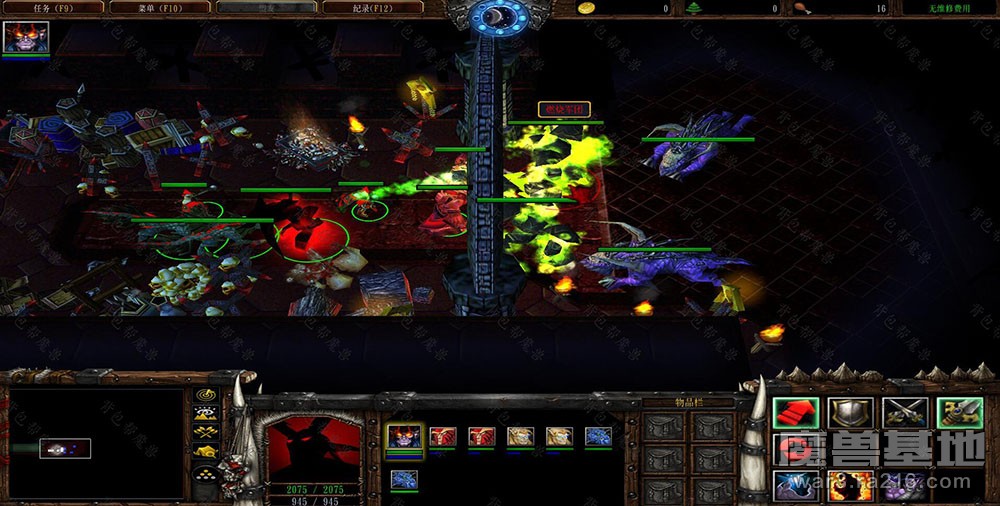The image size is (1000, 506).
Task: Open the 任务 (F9) quests menu
Action: (x=53, y=8)
